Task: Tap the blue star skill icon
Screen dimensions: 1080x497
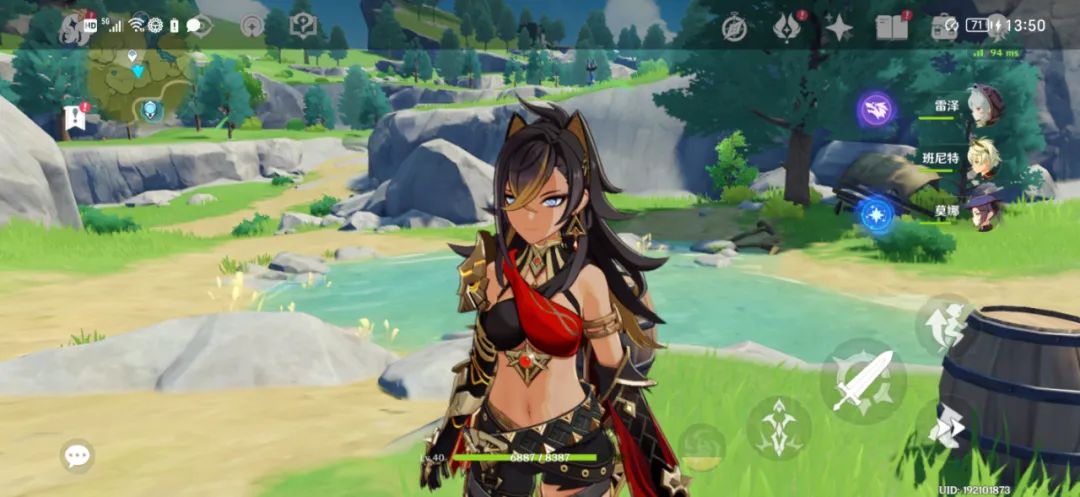Action: [x=876, y=215]
